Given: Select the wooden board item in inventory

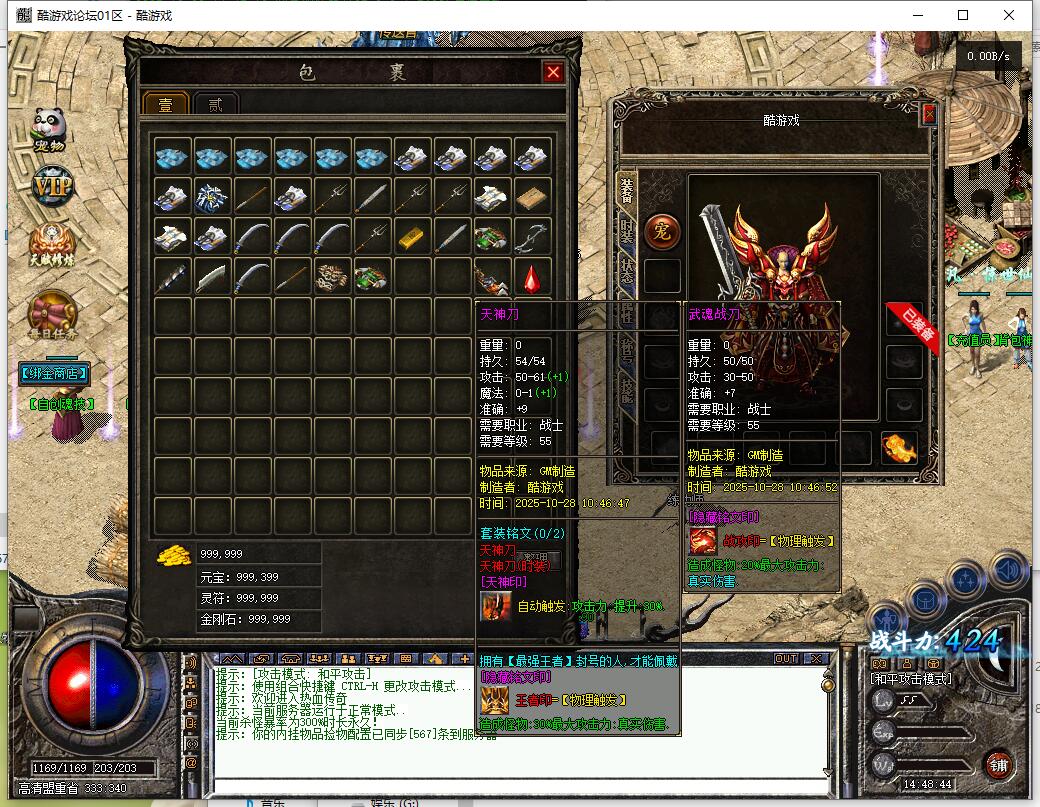Looking at the screenshot, I should [x=532, y=197].
